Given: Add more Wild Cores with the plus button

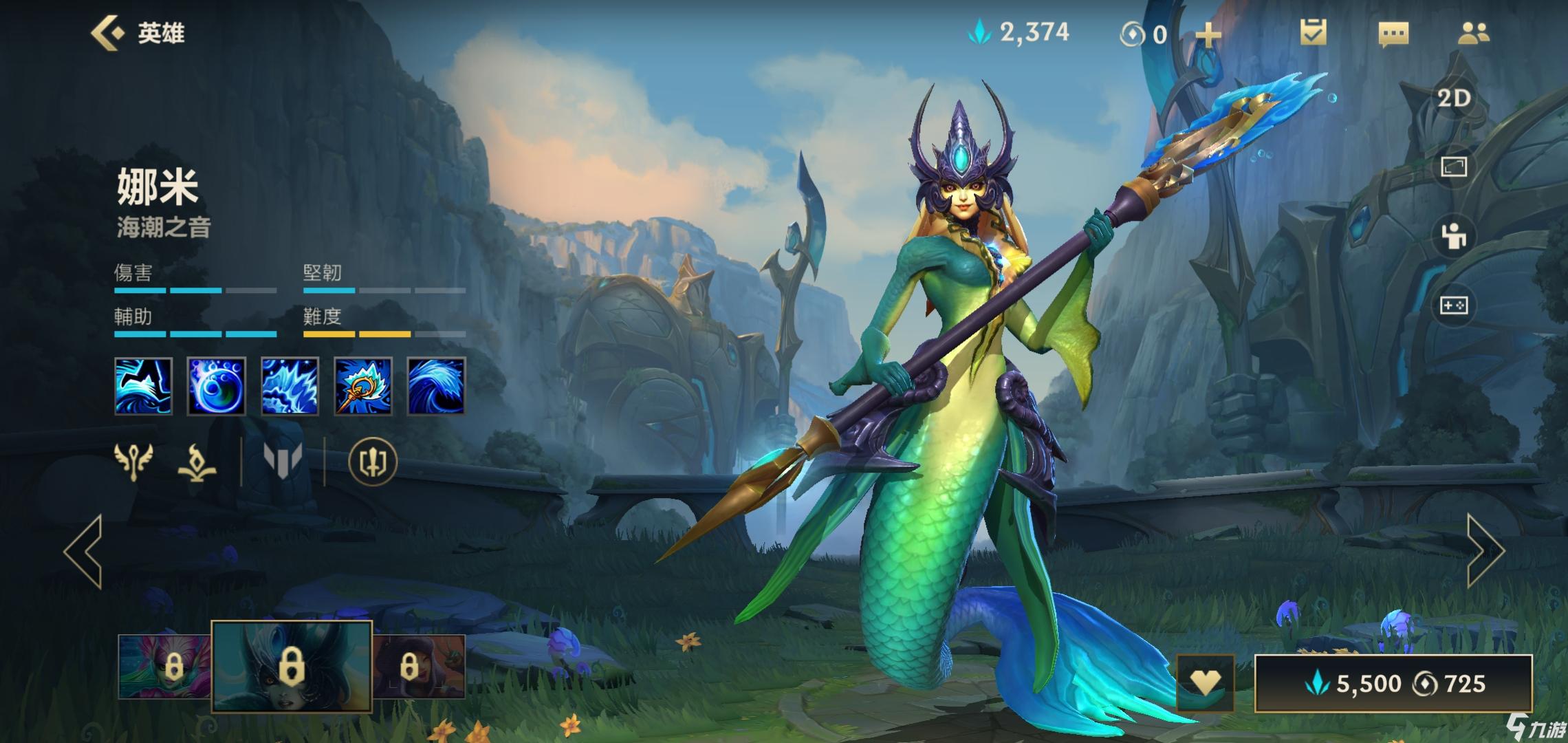Looking at the screenshot, I should coord(1208,34).
